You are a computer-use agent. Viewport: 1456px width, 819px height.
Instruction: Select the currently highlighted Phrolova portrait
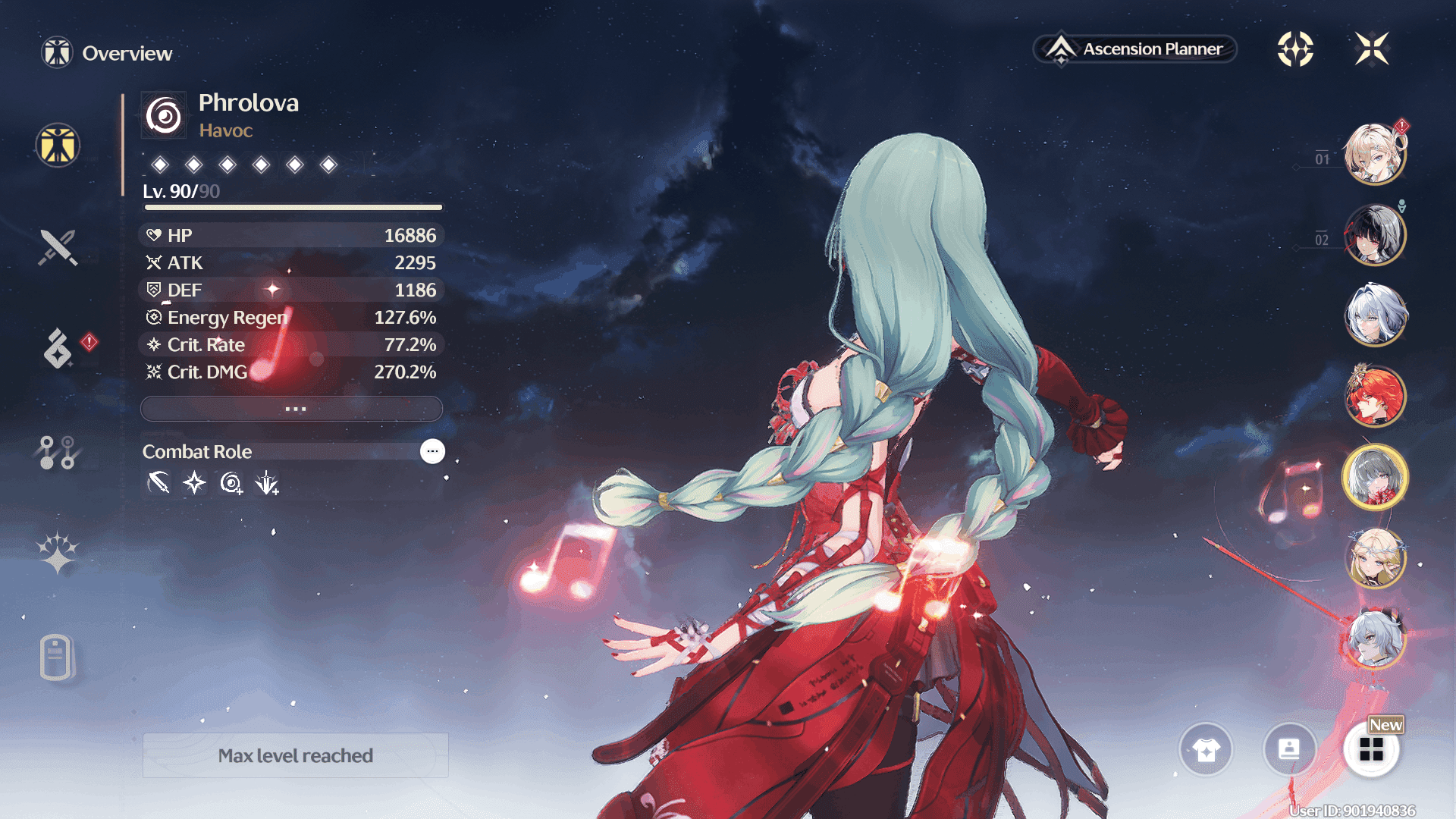(x=1374, y=478)
